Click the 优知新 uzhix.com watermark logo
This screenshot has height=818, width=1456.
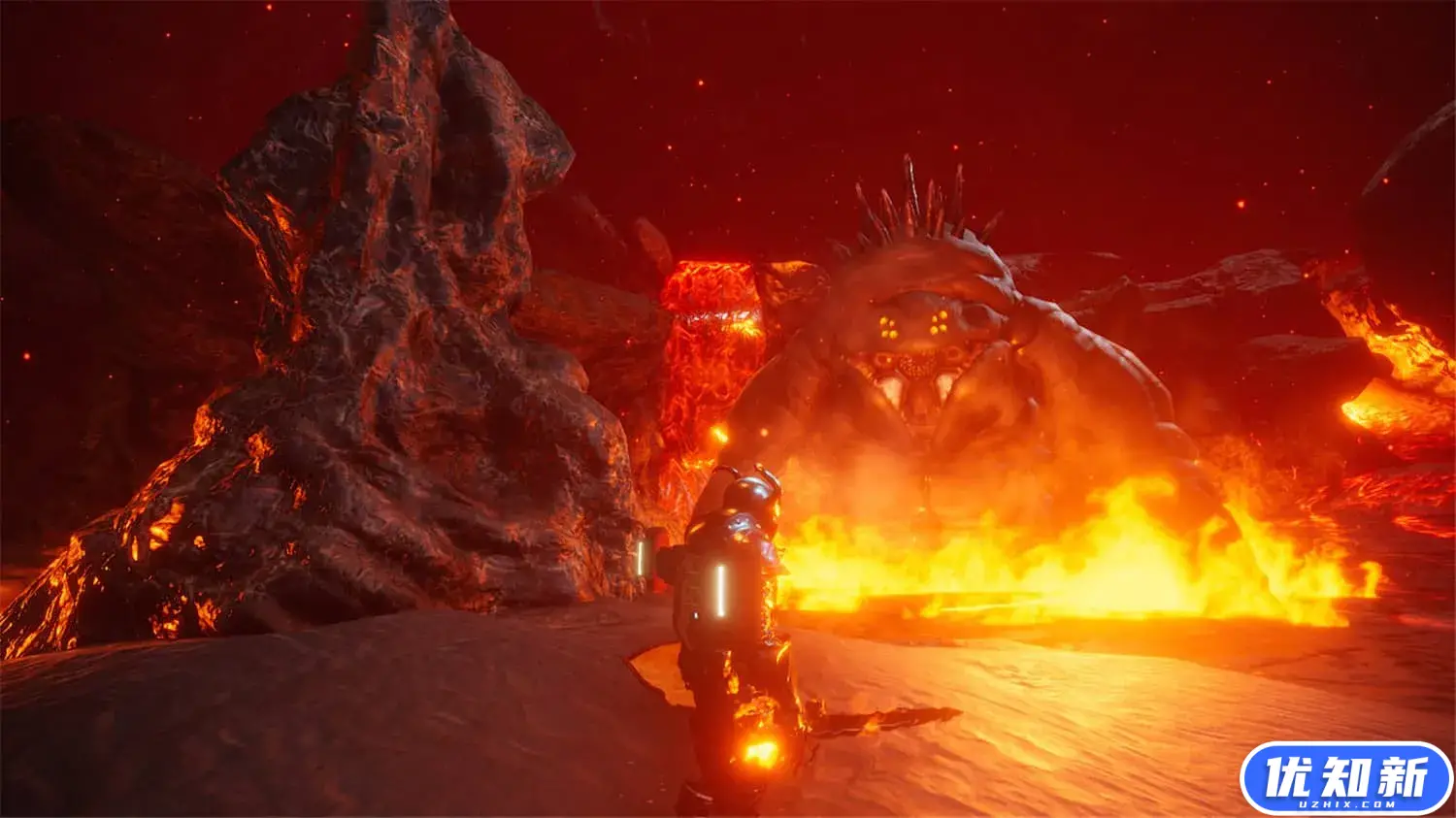pyautogui.click(x=1345, y=778)
